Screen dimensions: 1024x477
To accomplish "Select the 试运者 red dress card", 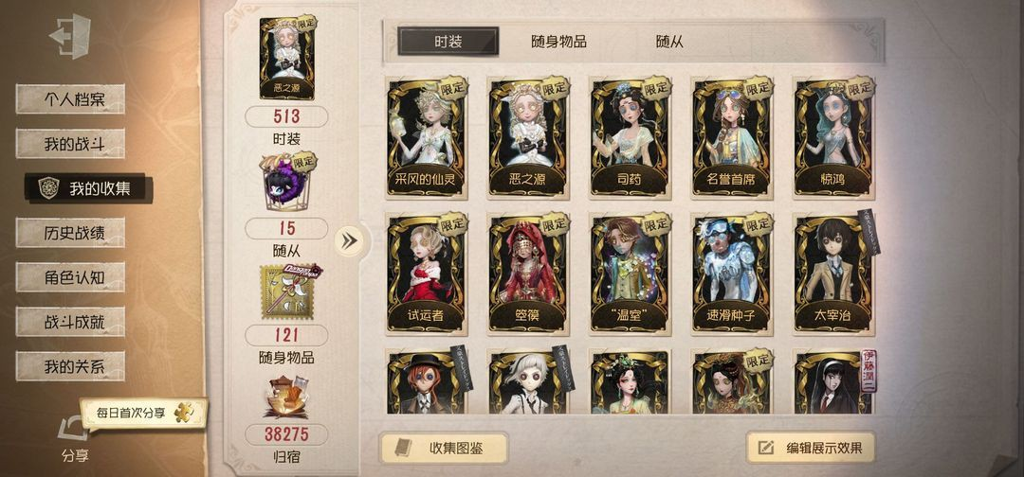I will coord(428,271).
